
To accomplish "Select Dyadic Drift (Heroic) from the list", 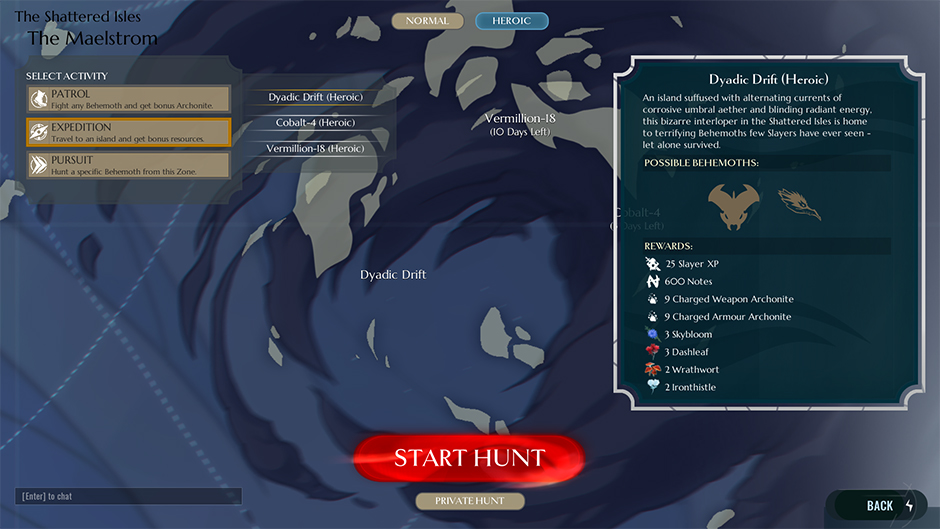I will (315, 97).
